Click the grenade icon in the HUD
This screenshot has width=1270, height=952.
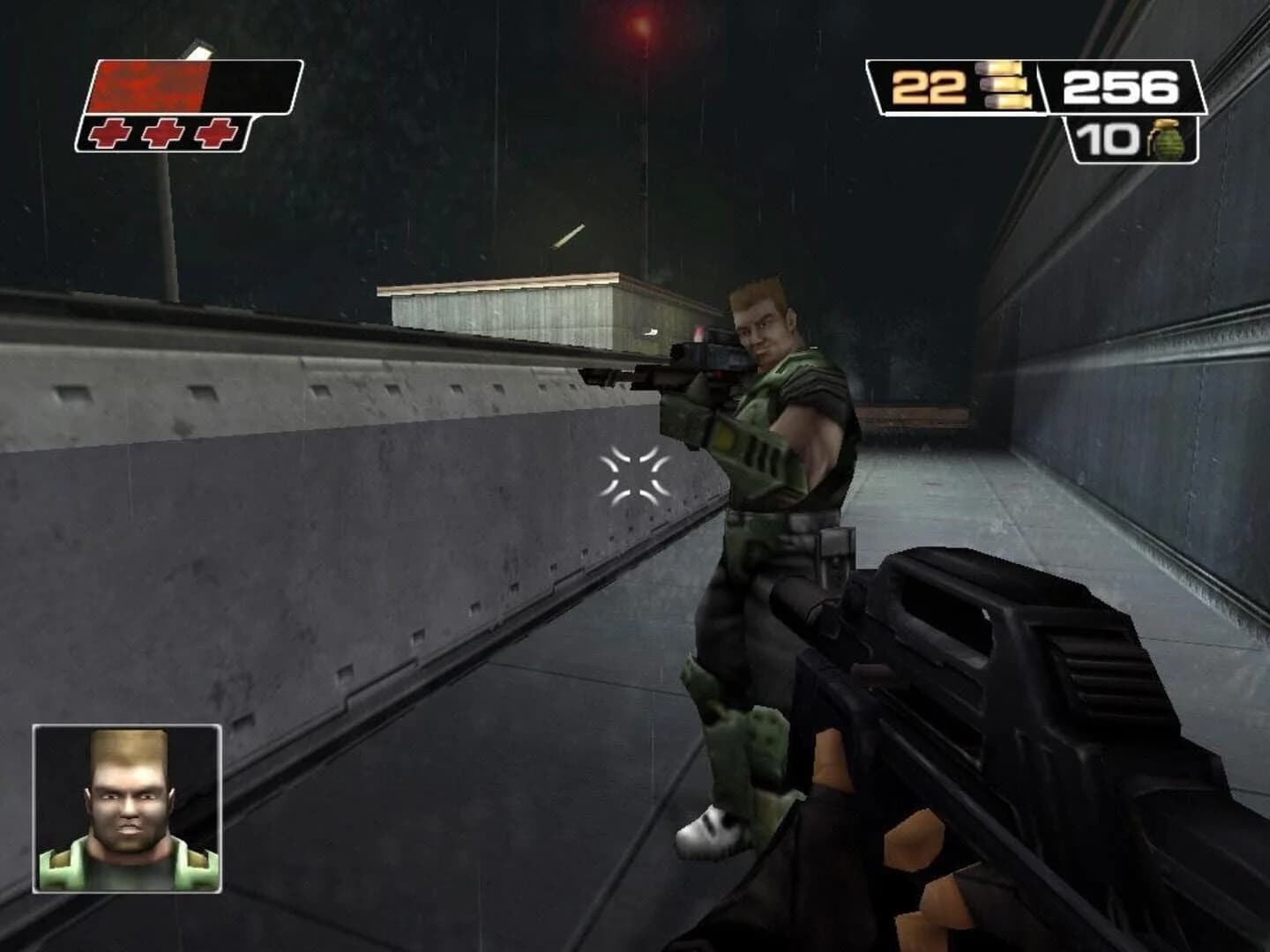[x=1166, y=141]
